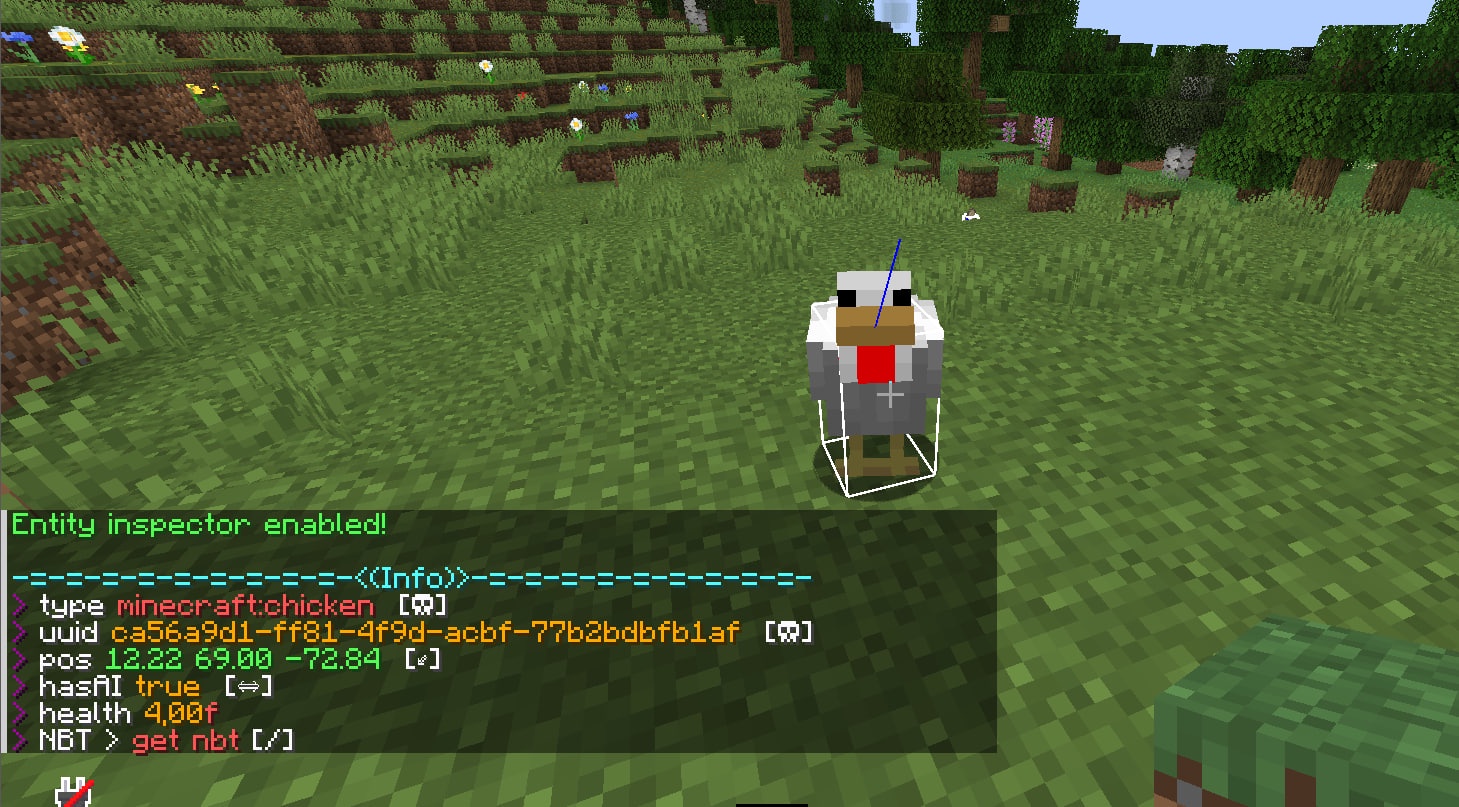The image size is (1459, 807).
Task: Click the green pos coordinates text
Action: (242, 660)
